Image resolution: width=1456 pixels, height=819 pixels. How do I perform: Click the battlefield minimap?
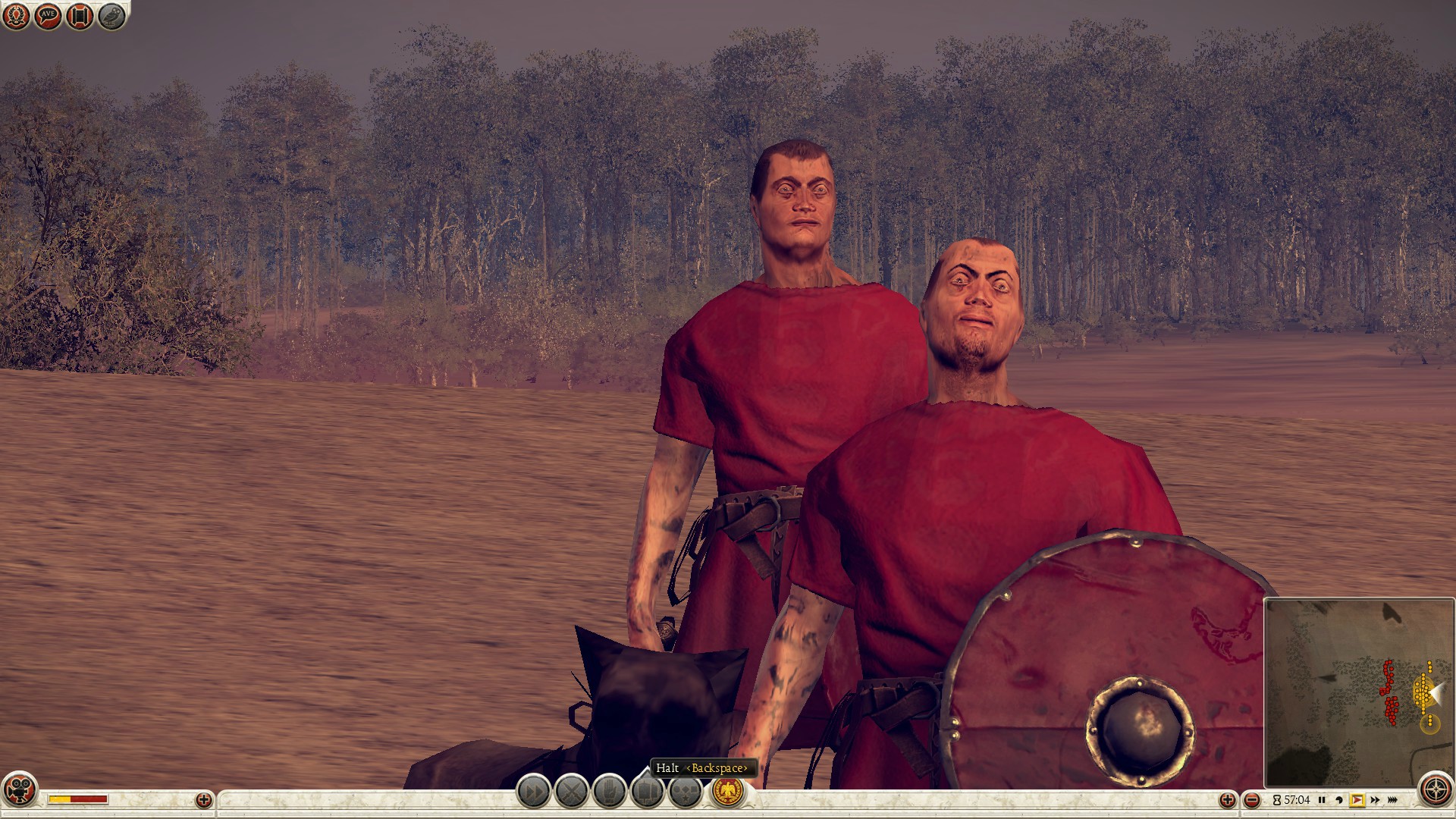[x=1357, y=692]
